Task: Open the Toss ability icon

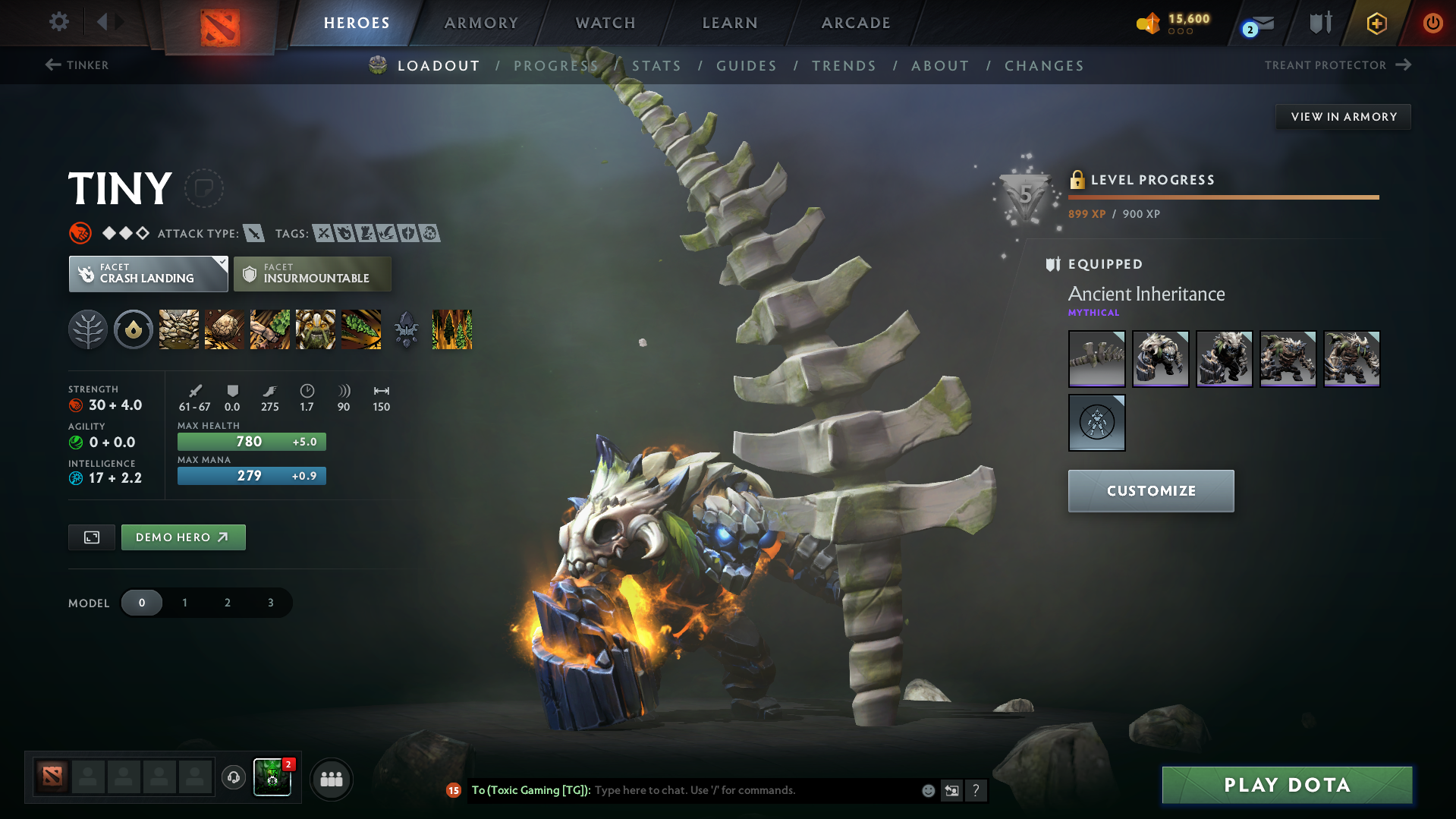Action: [224, 329]
